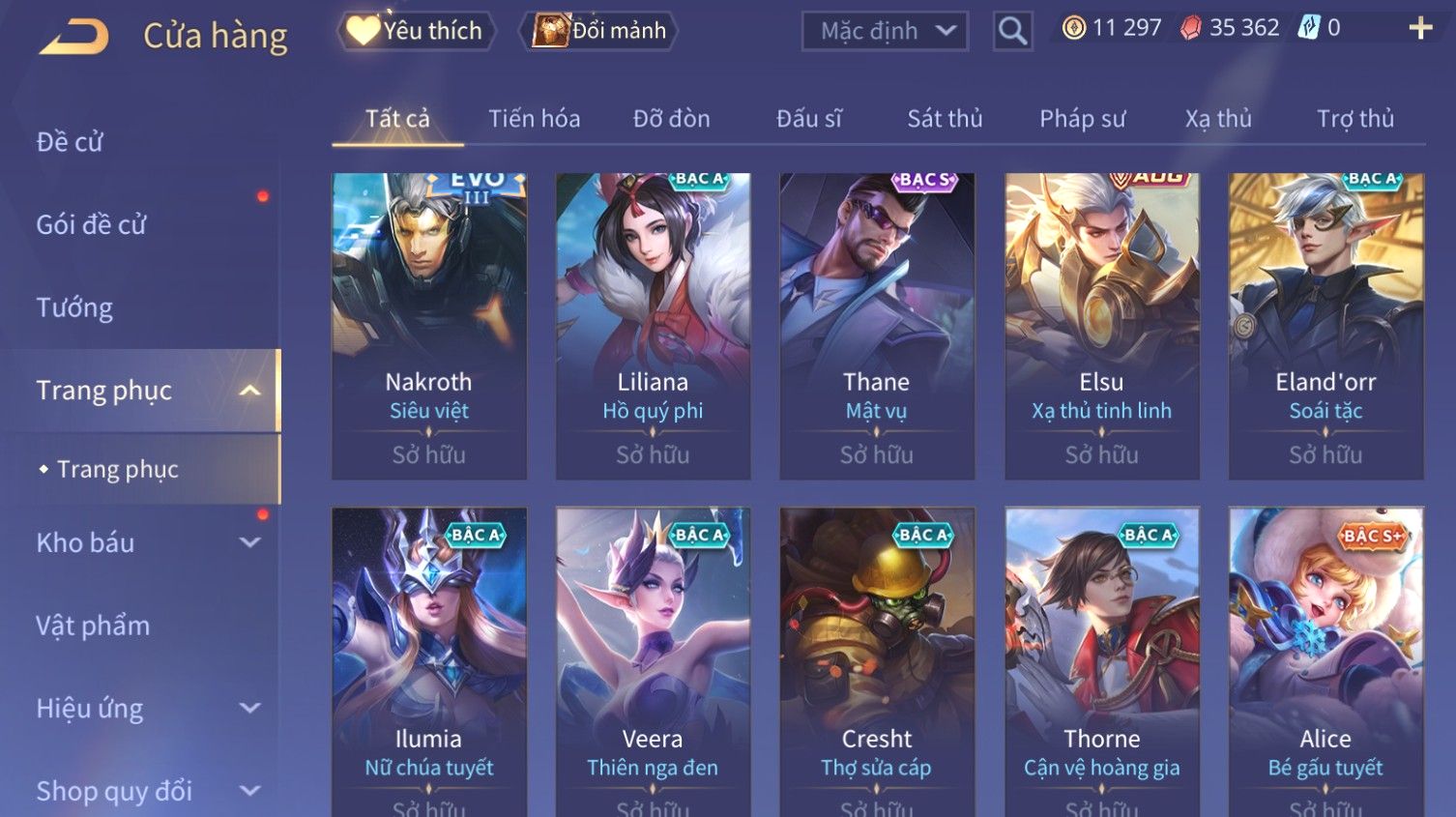This screenshot has height=817, width=1456.
Task: Switch to the Tiến hóa tab
Action: (534, 119)
